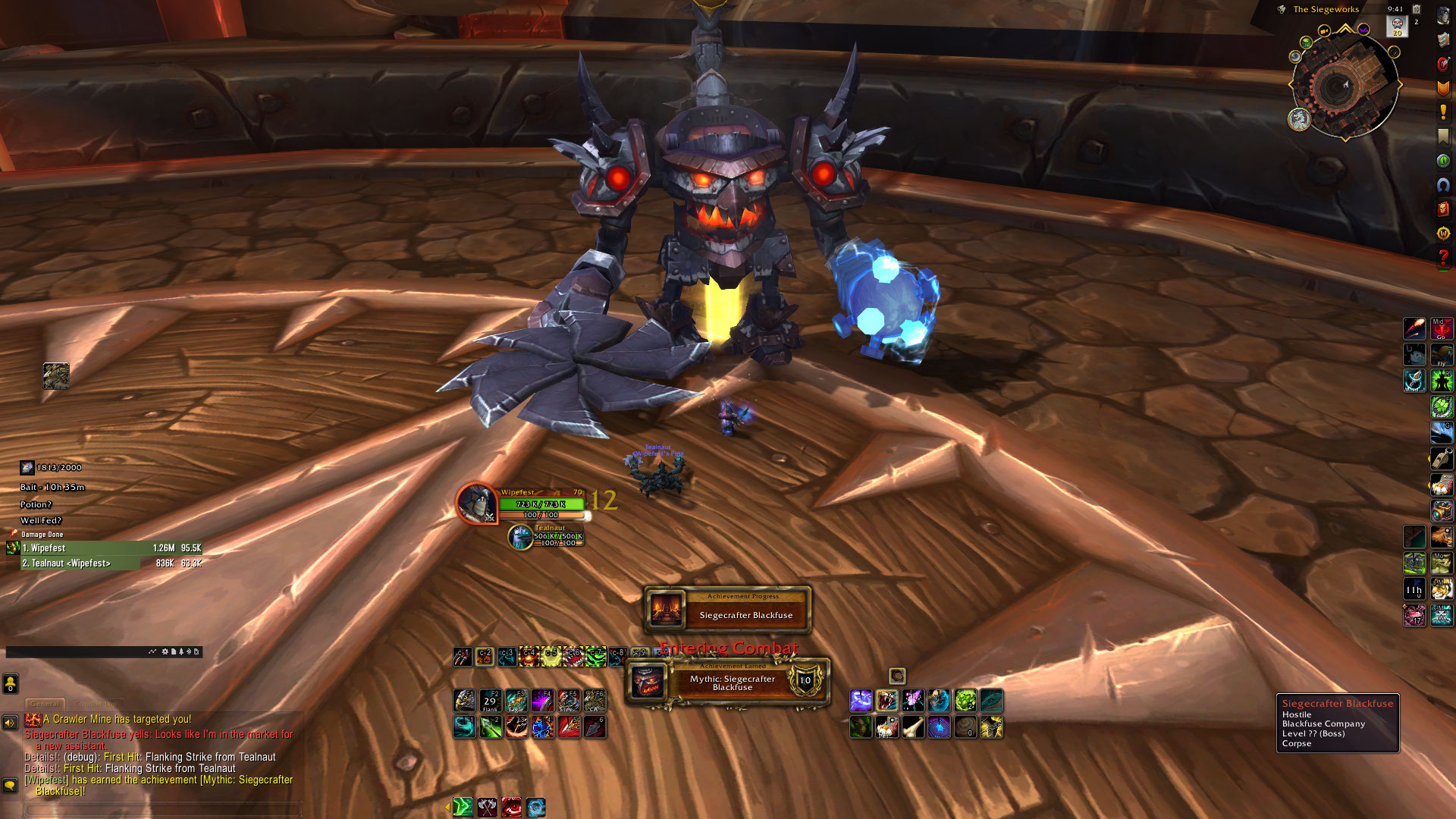This screenshot has width=1456, height=819.
Task: Click the crossed axes pet bar button
Action: click(487, 807)
